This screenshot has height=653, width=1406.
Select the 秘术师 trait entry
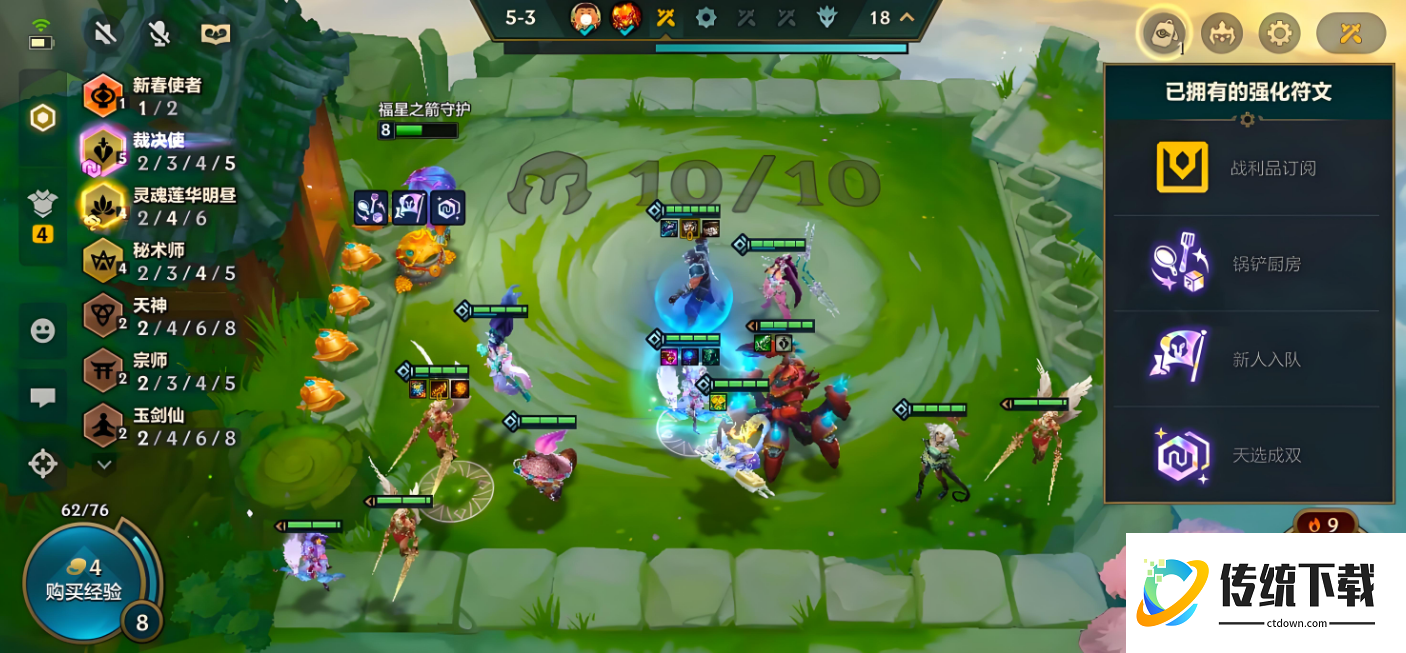click(160, 260)
